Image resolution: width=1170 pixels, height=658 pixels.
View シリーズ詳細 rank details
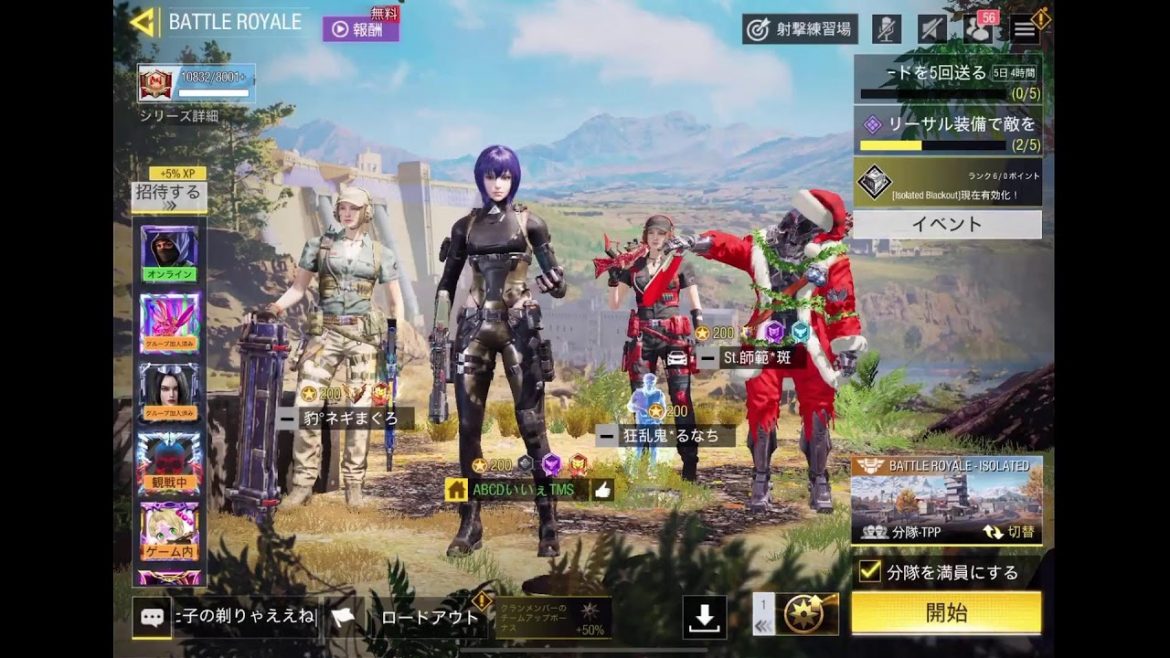click(x=179, y=115)
